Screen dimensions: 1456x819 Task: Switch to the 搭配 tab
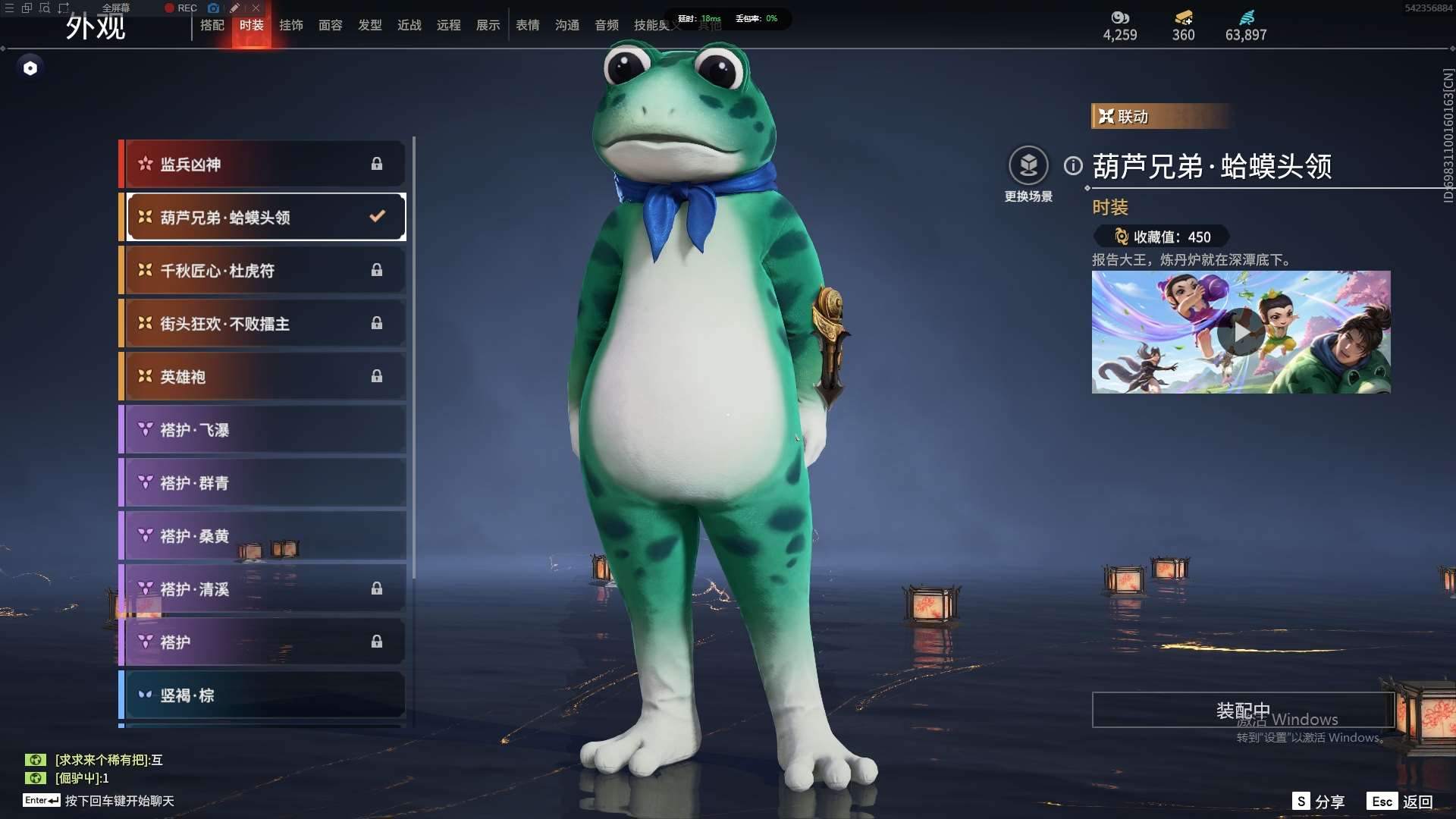[x=212, y=26]
